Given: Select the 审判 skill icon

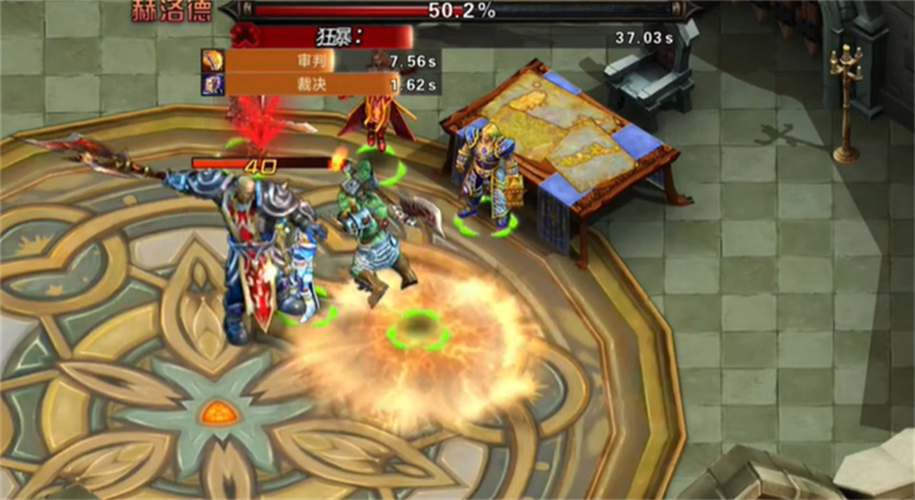Looking at the screenshot, I should [212, 61].
